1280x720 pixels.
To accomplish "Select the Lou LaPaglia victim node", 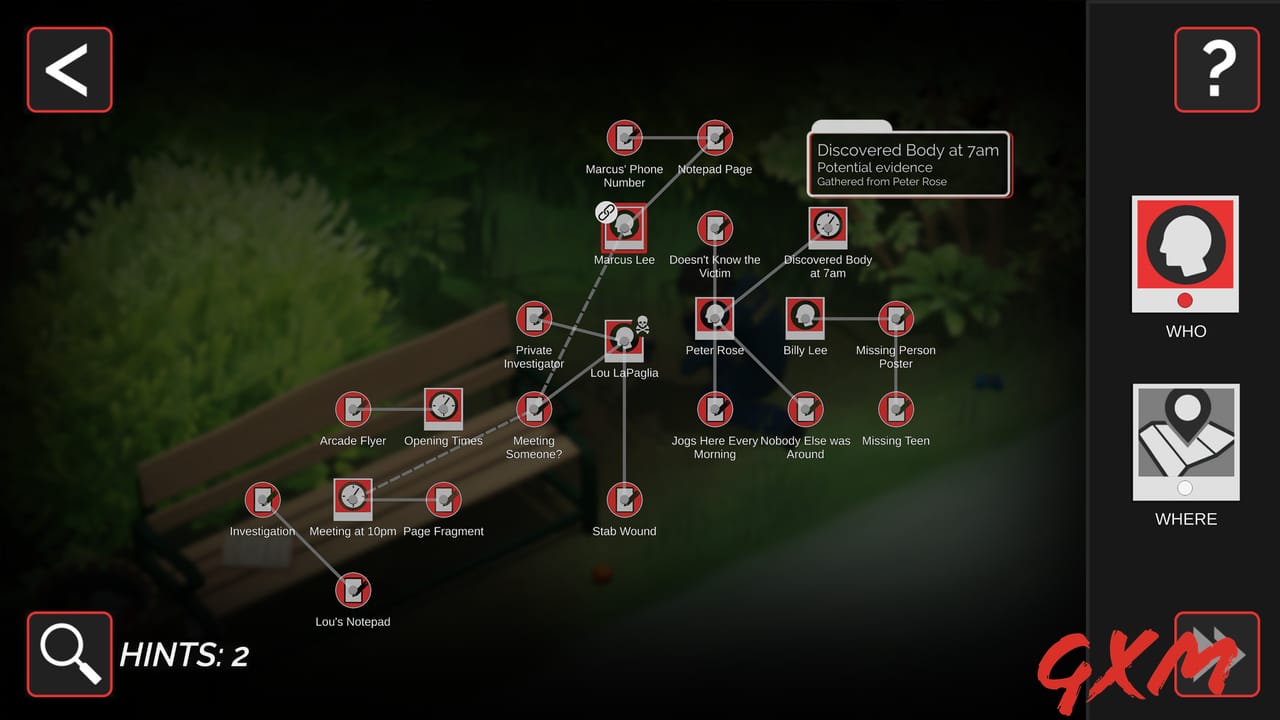I will tap(624, 338).
